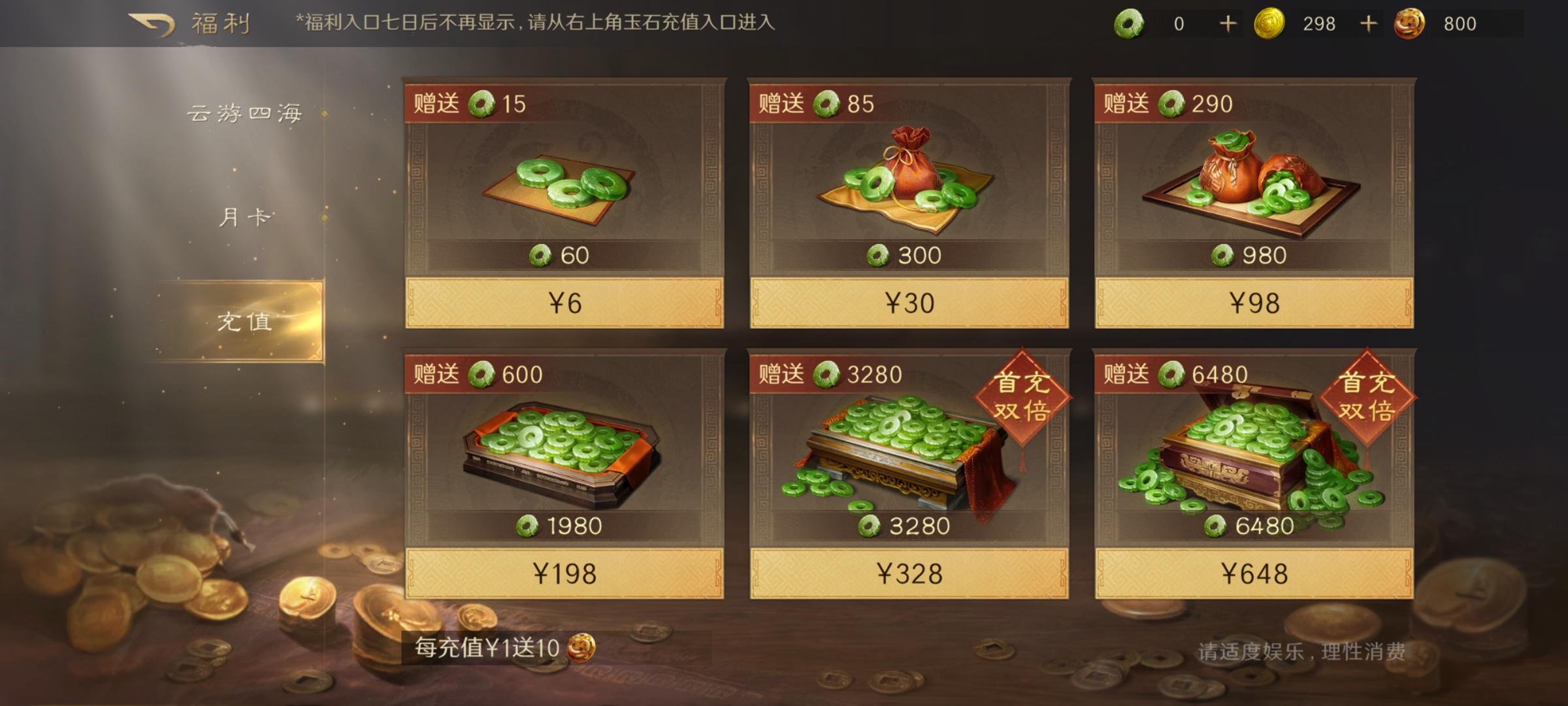1568x706 pixels.
Task: Click the red coin icon showing 800
Action: (x=1409, y=23)
